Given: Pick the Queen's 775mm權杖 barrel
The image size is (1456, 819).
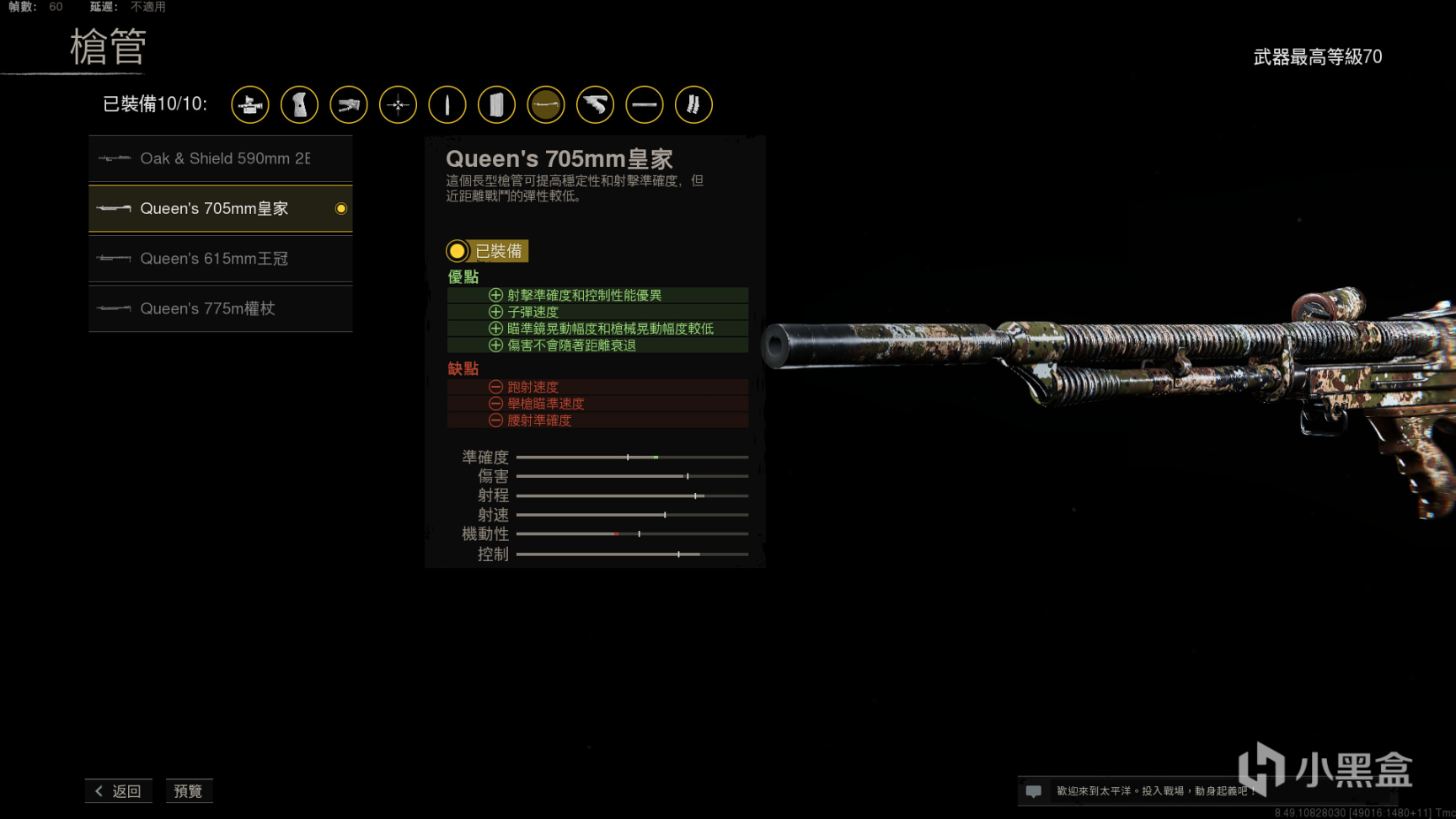Looking at the screenshot, I should click(220, 308).
